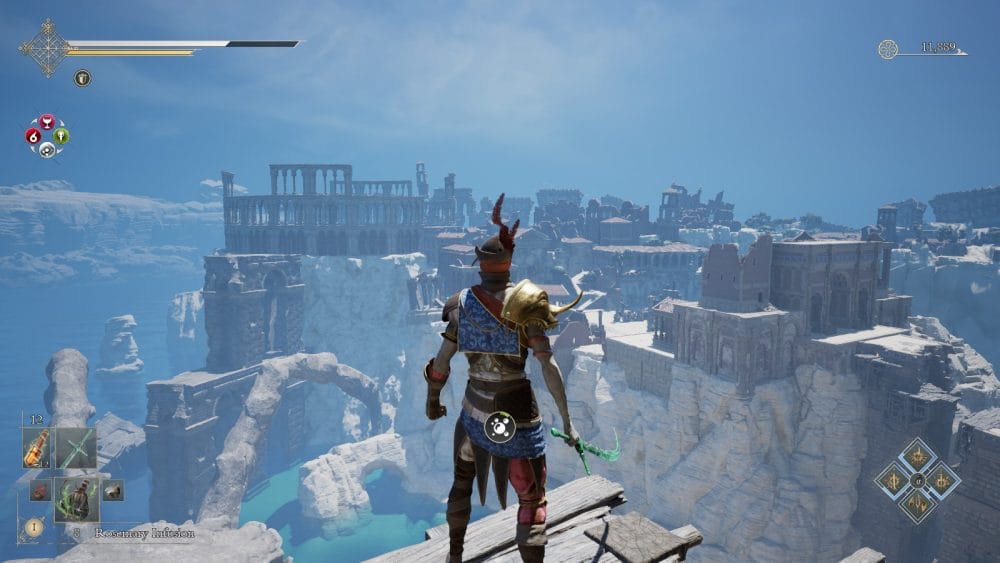Viewport: 1000px width, 563px height.
Task: Activate the left diamond ability slot
Action: click(892, 481)
